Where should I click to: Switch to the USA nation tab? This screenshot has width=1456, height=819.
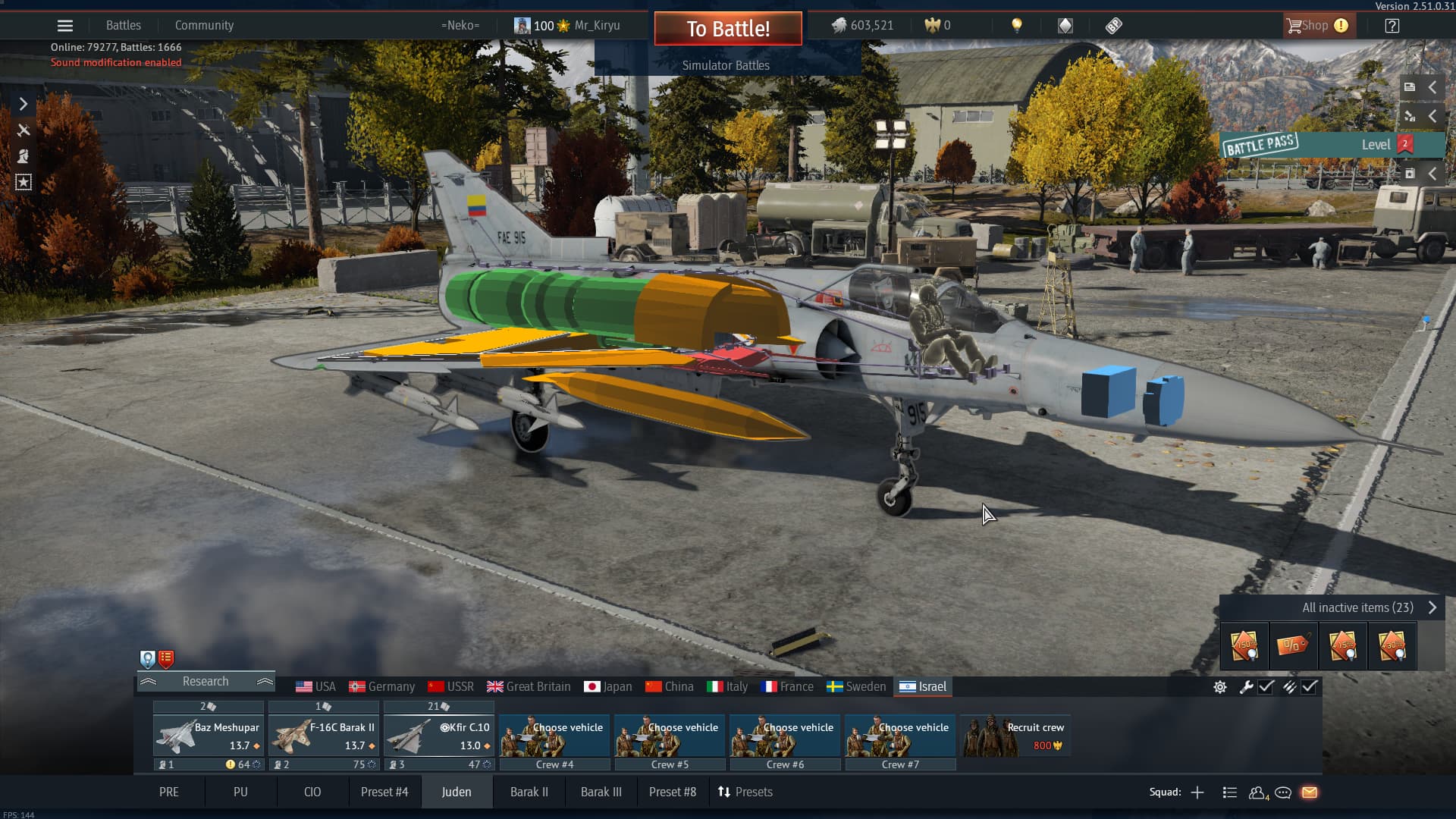pos(315,687)
